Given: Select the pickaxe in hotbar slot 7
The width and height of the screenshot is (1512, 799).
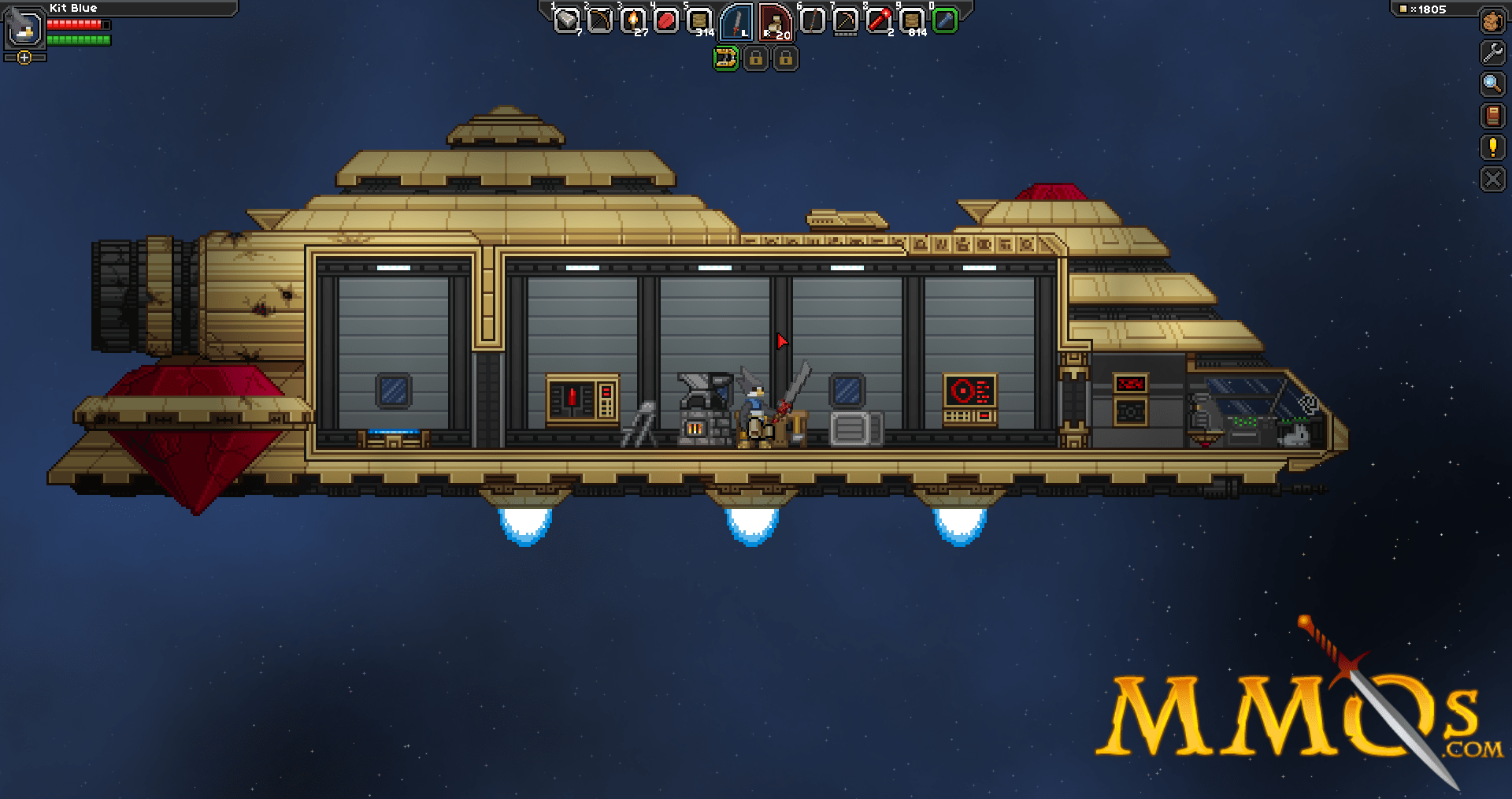Looking at the screenshot, I should pyautogui.click(x=845, y=21).
